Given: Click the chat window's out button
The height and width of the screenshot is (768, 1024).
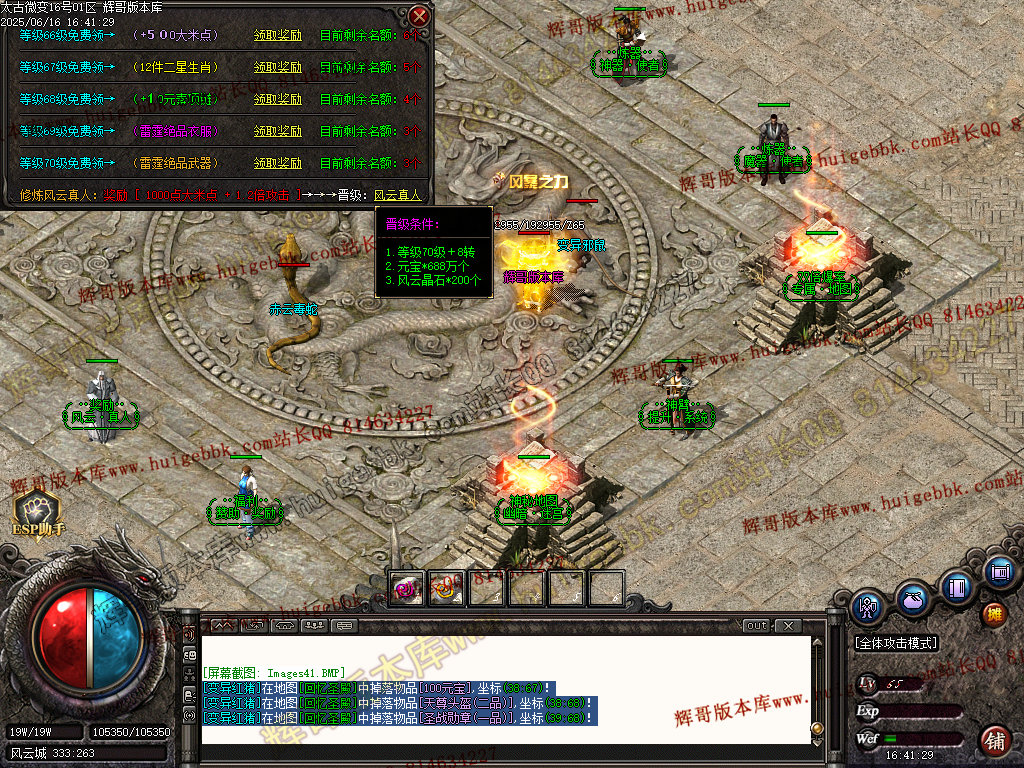Looking at the screenshot, I should coord(757,626).
